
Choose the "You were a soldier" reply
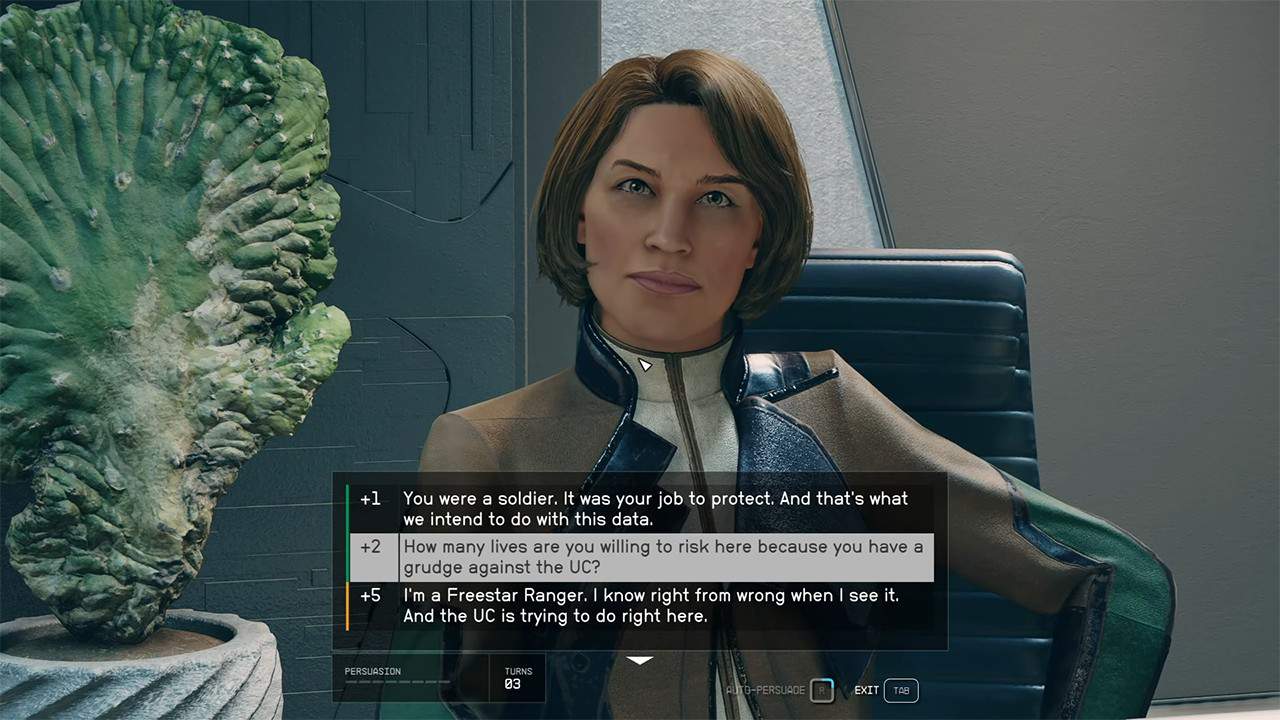point(654,508)
